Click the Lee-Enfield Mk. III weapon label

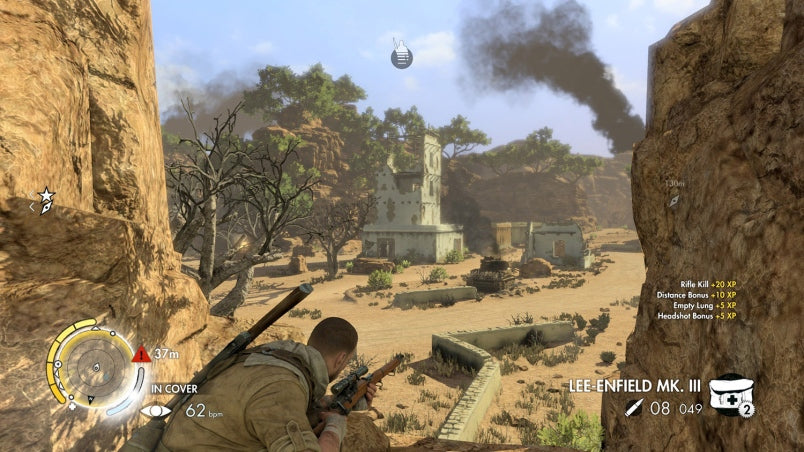tap(635, 385)
